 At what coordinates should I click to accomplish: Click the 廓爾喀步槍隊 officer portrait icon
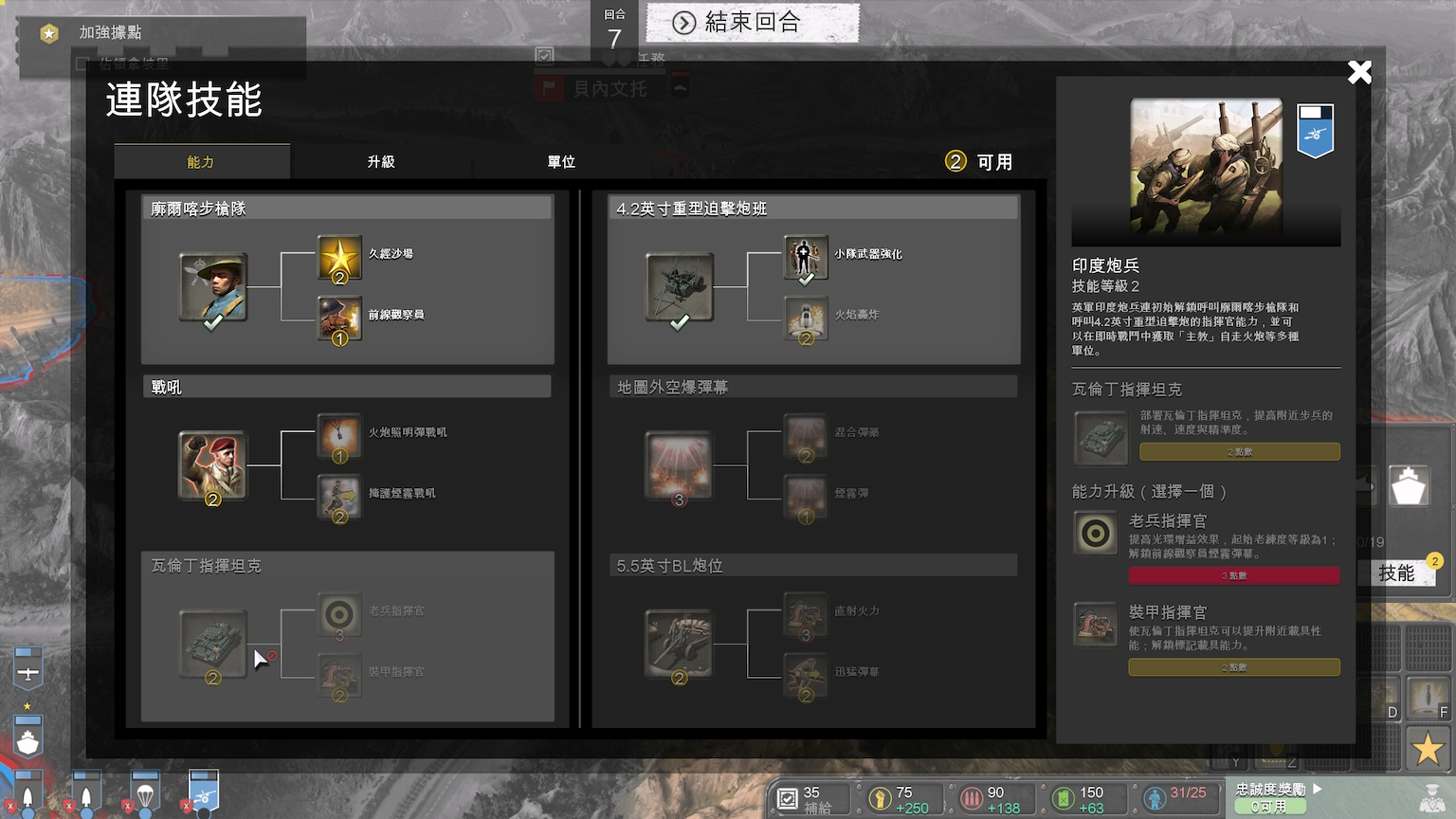pos(212,286)
